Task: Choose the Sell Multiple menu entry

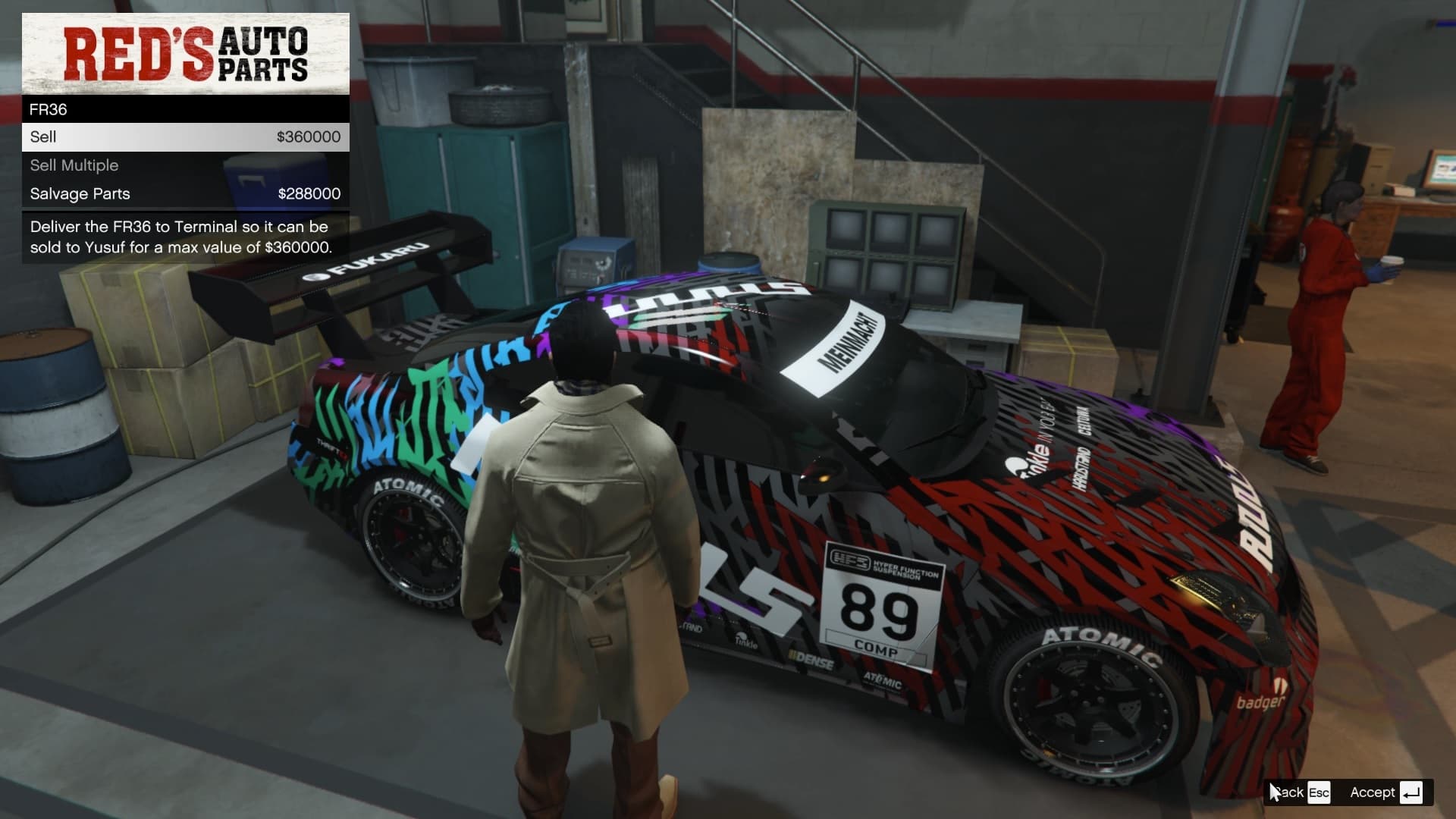Action: (185, 165)
